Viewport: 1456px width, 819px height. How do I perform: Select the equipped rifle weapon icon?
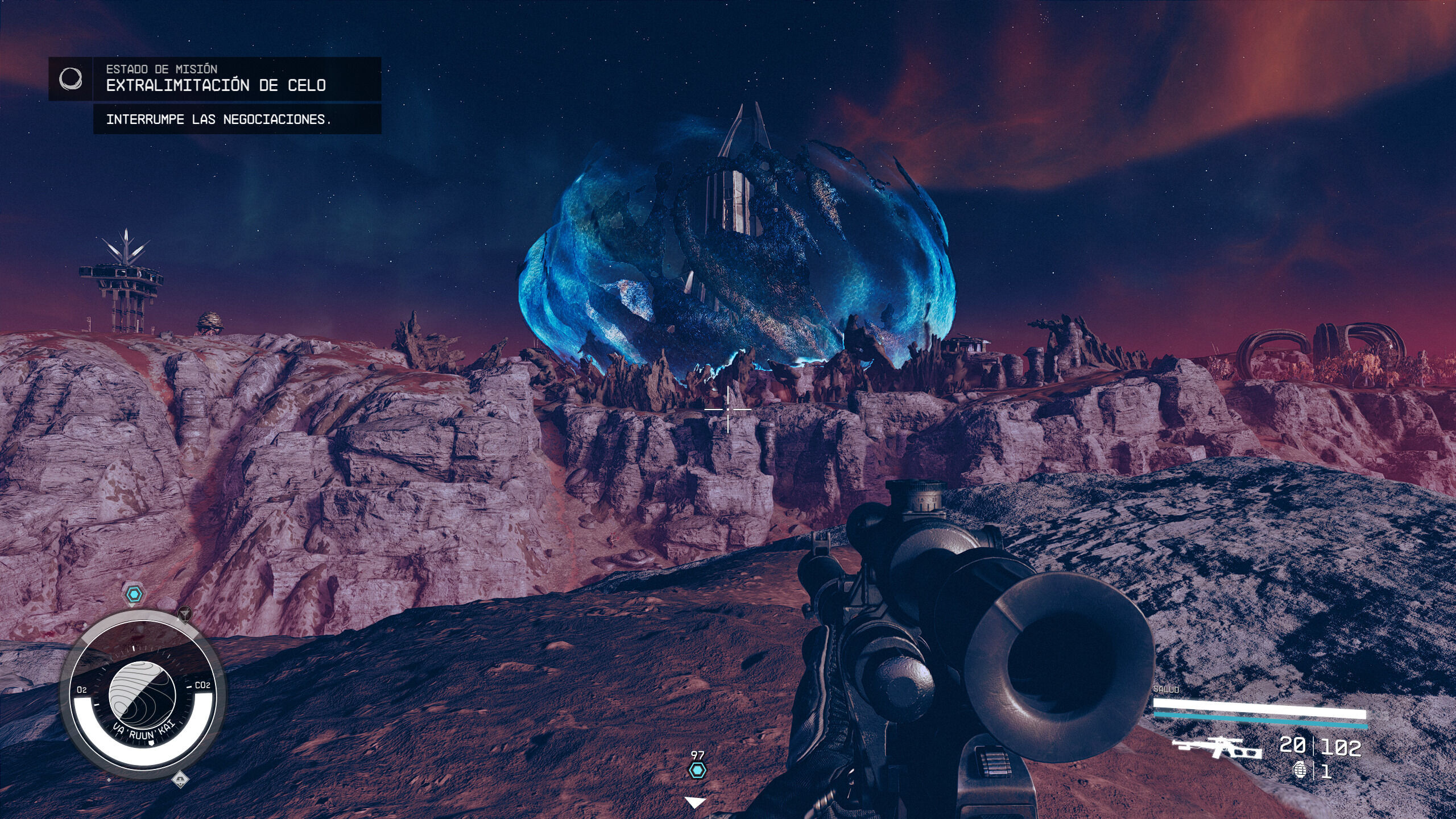pos(1217,747)
